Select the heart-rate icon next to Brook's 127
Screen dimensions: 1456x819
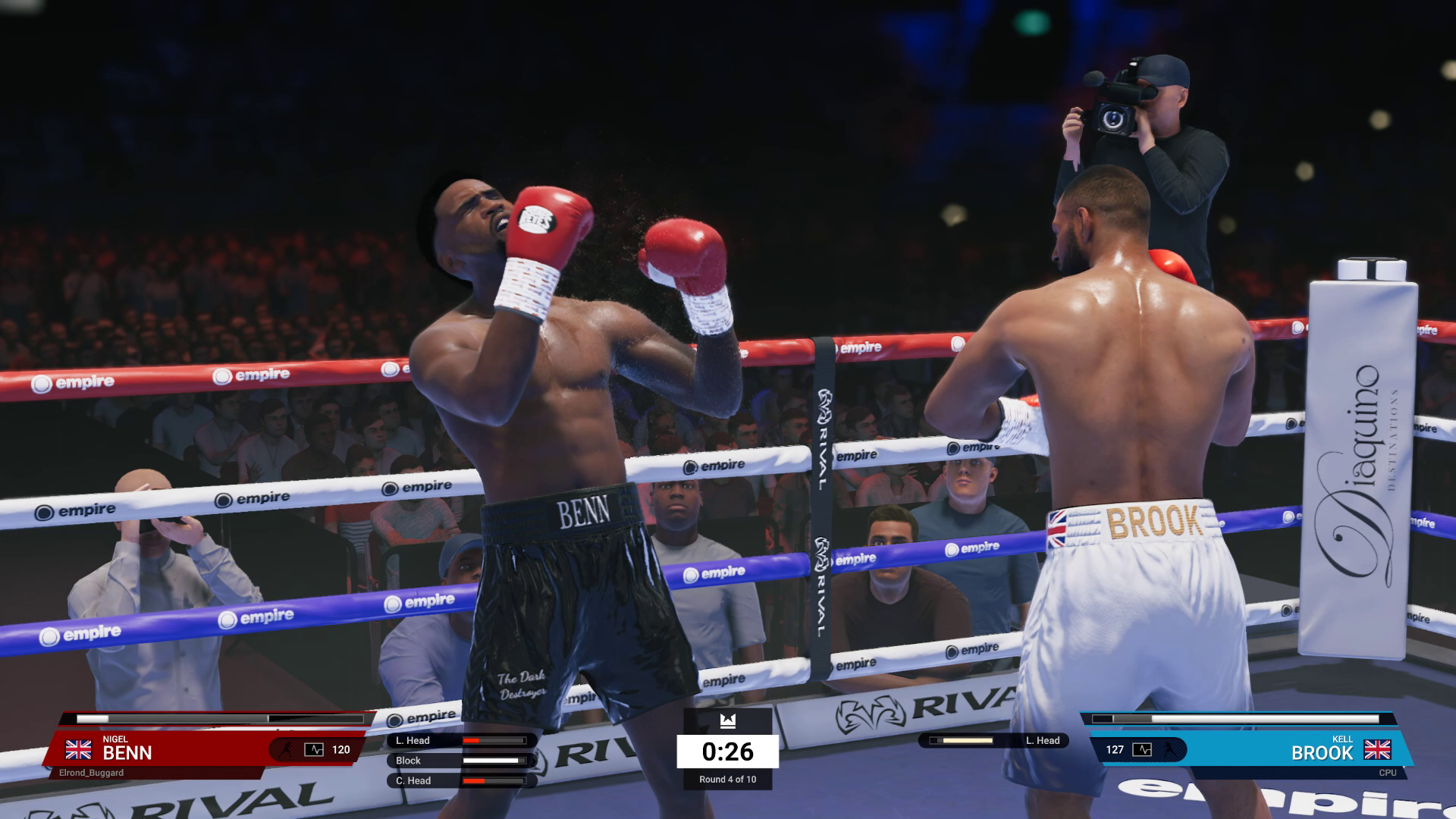coord(1142,750)
